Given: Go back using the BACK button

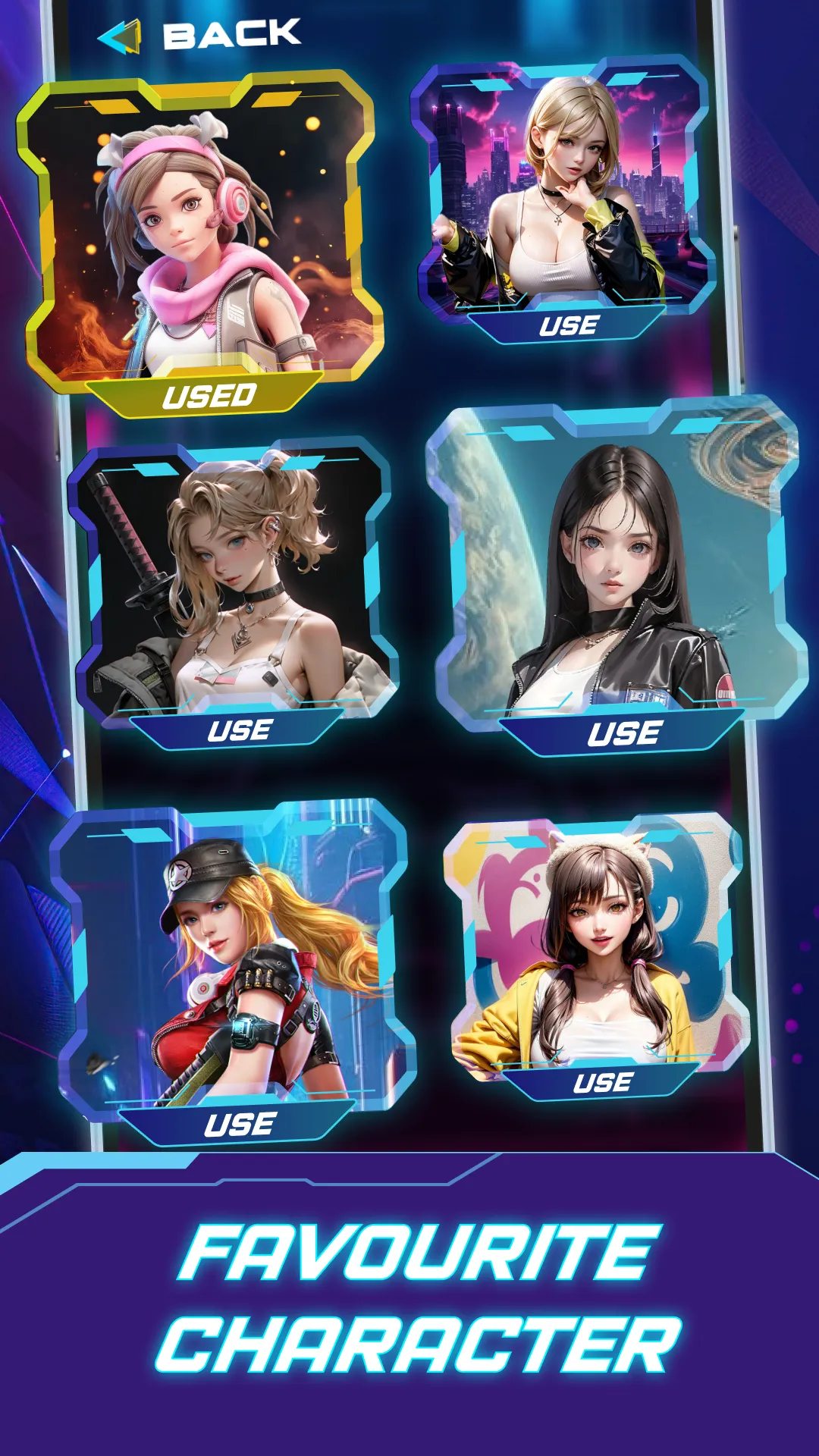Looking at the screenshot, I should click(x=201, y=35).
